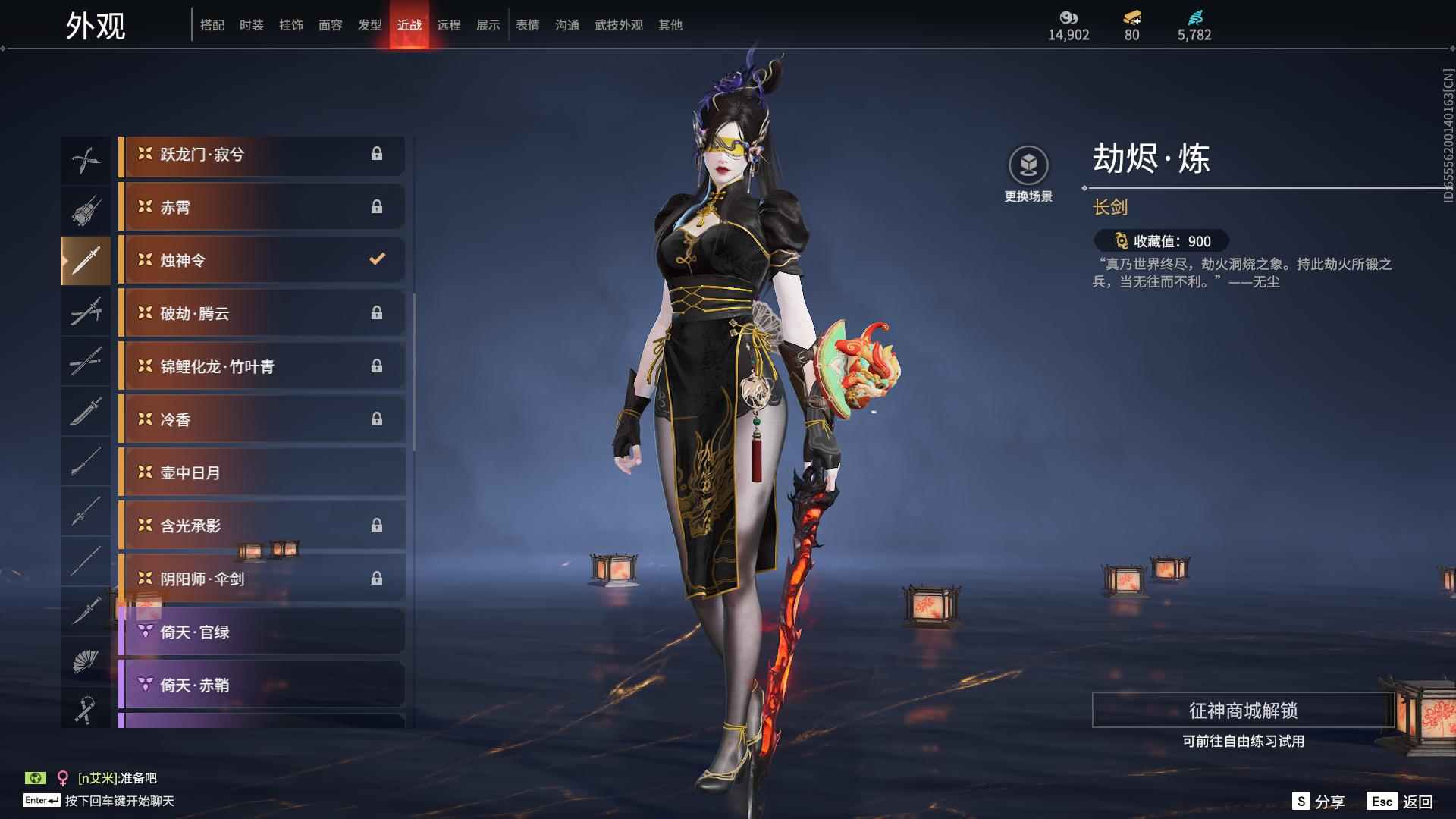This screenshot has height=819, width=1456.
Task: Toggle the equipped checkmark on 烛神令
Action: pos(377,259)
